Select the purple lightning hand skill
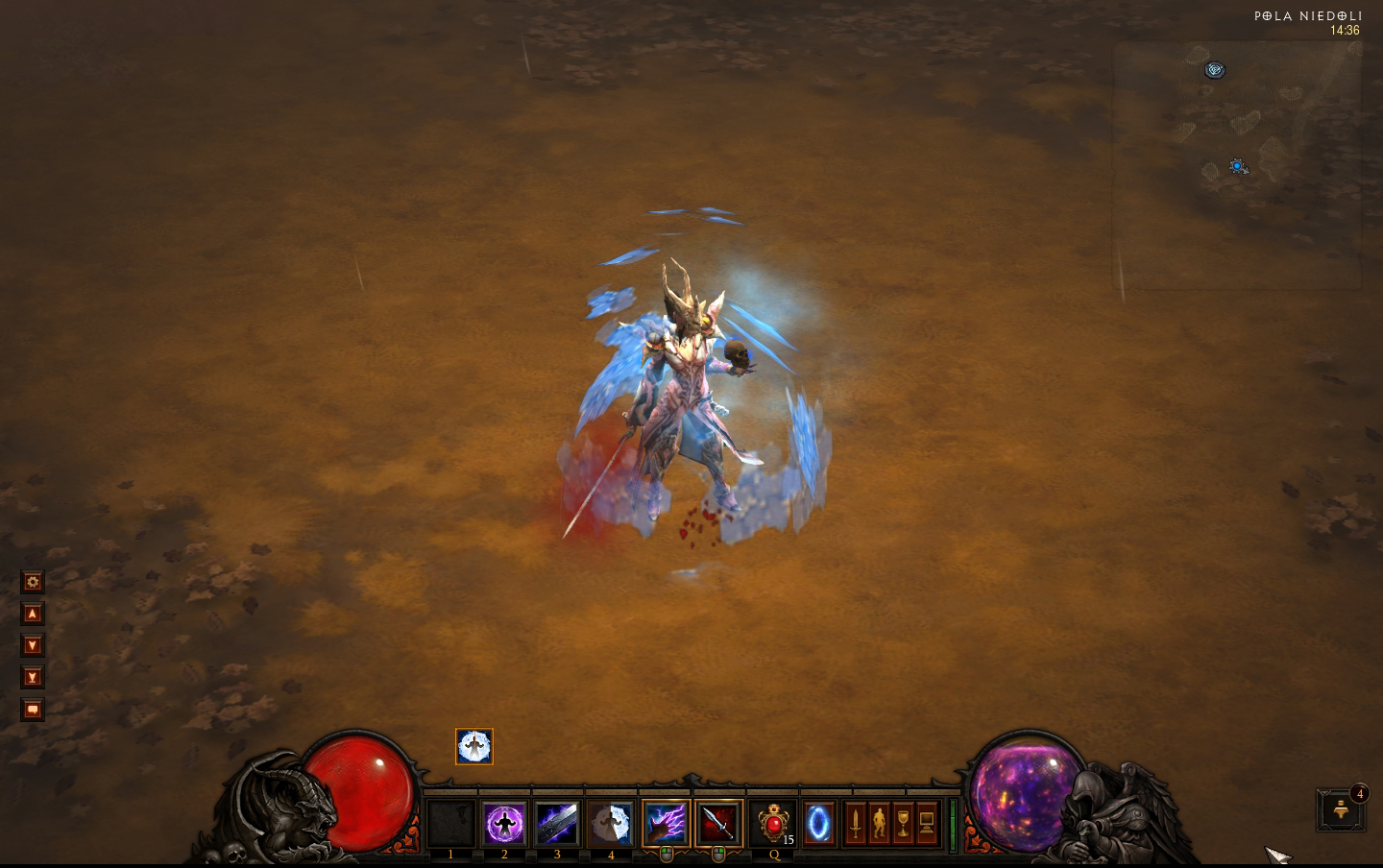Image resolution: width=1383 pixels, height=868 pixels. point(666,824)
